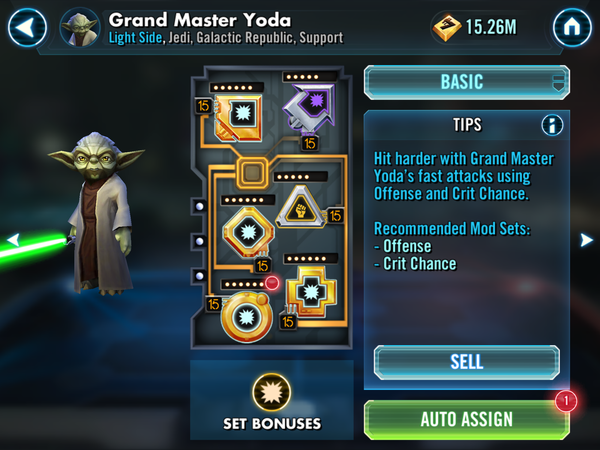Show the Tips info icon details
This screenshot has width=600, height=450.
pyautogui.click(x=551, y=125)
